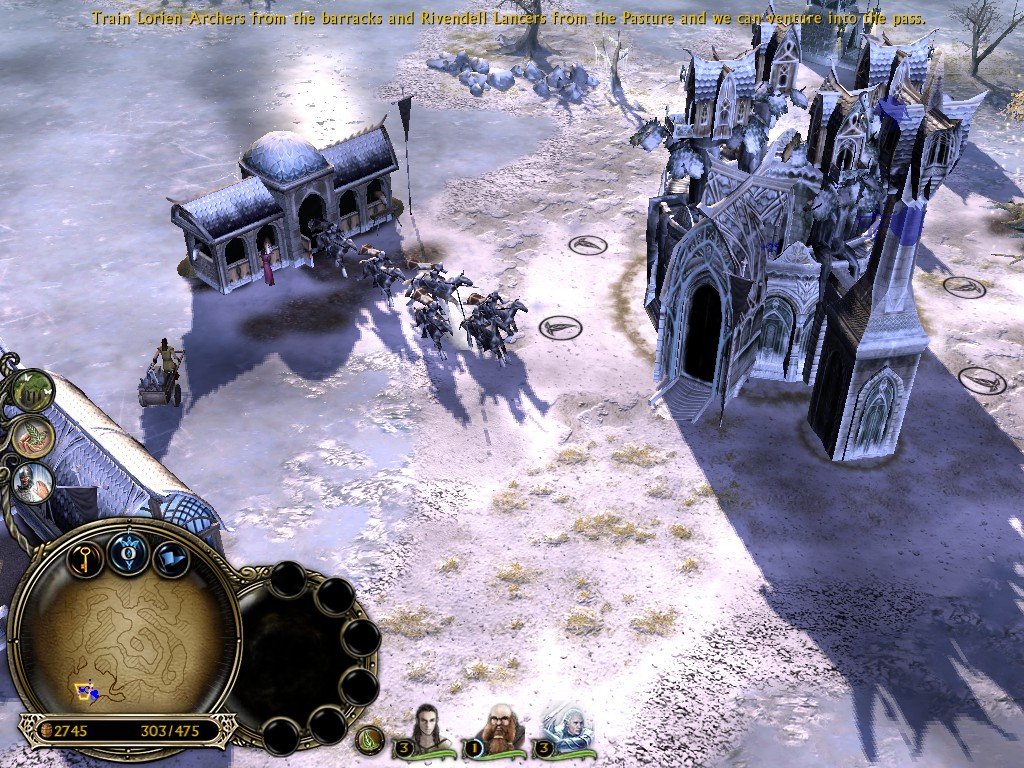Open the golden key objectives button
This screenshot has width=1024, height=768.
(x=85, y=556)
